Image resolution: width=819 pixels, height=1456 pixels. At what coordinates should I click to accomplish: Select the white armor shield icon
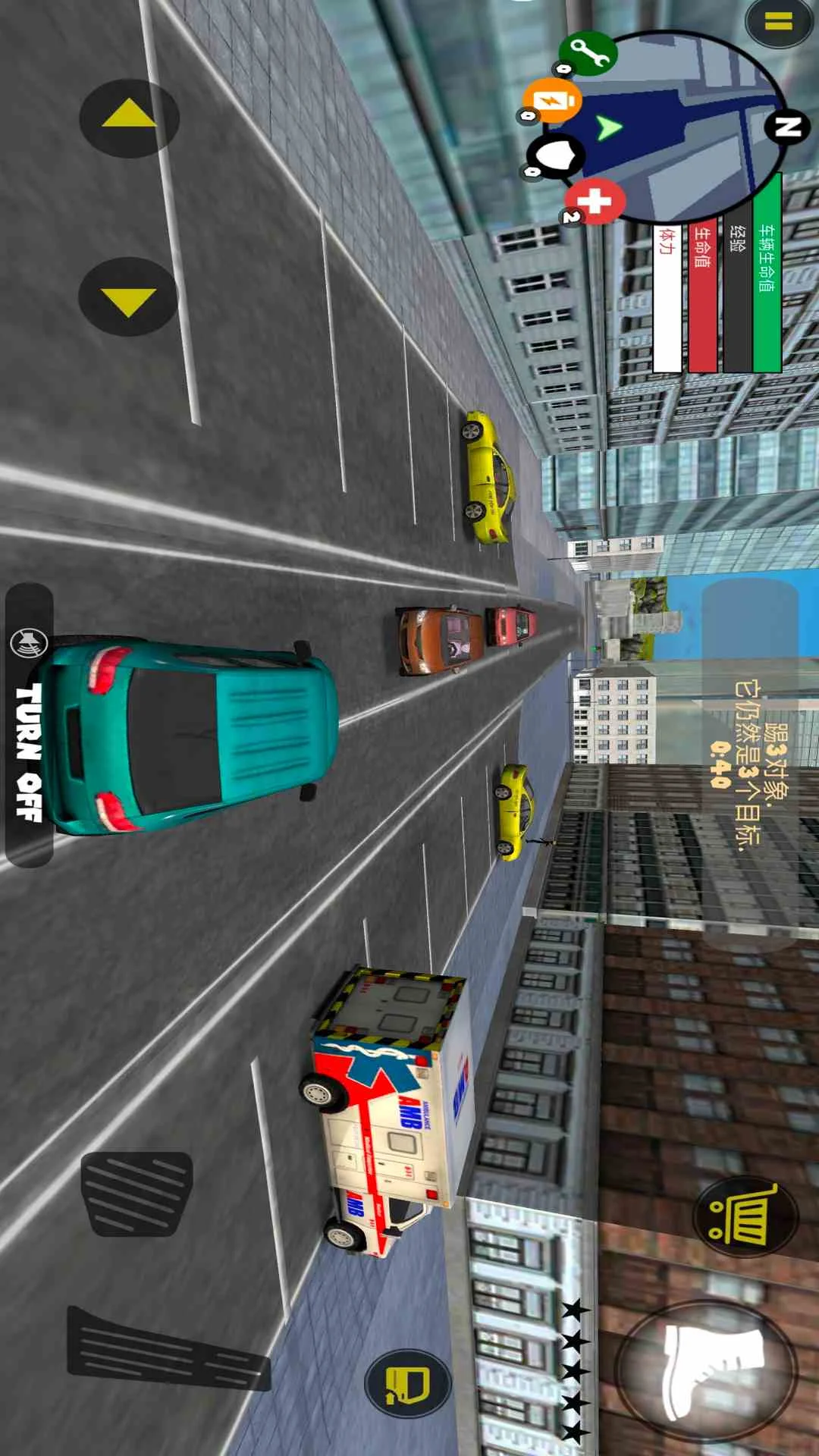click(x=557, y=155)
